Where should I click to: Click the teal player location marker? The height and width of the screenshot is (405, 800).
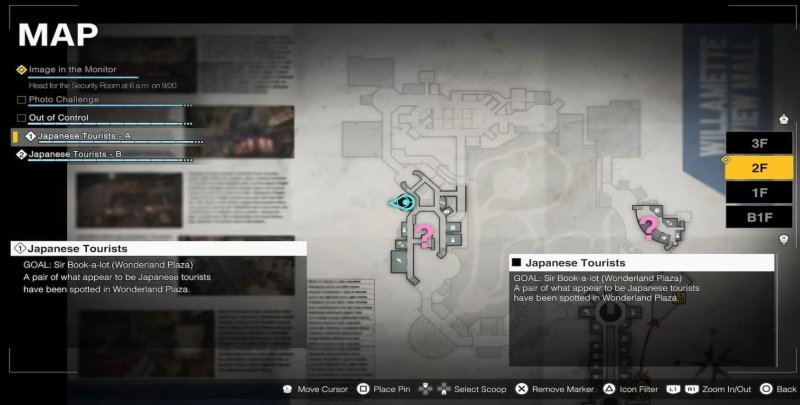click(x=403, y=203)
